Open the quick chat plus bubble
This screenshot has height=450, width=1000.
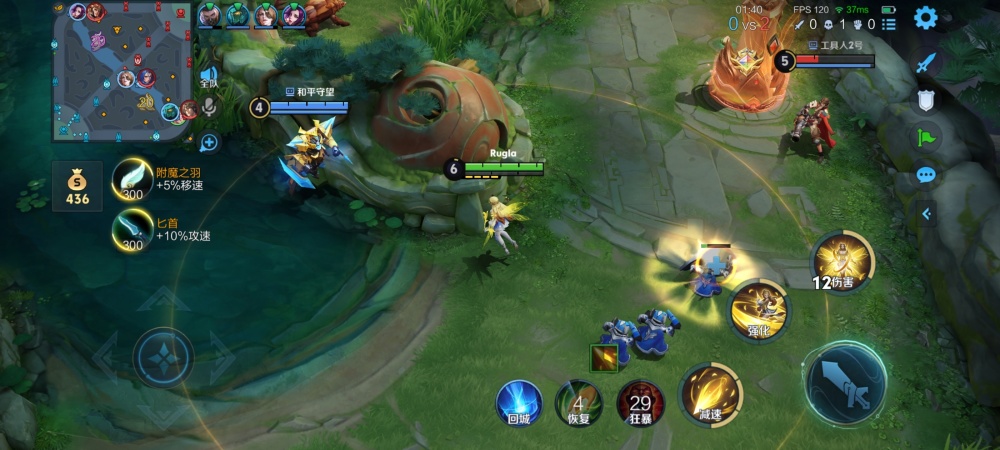point(209,143)
